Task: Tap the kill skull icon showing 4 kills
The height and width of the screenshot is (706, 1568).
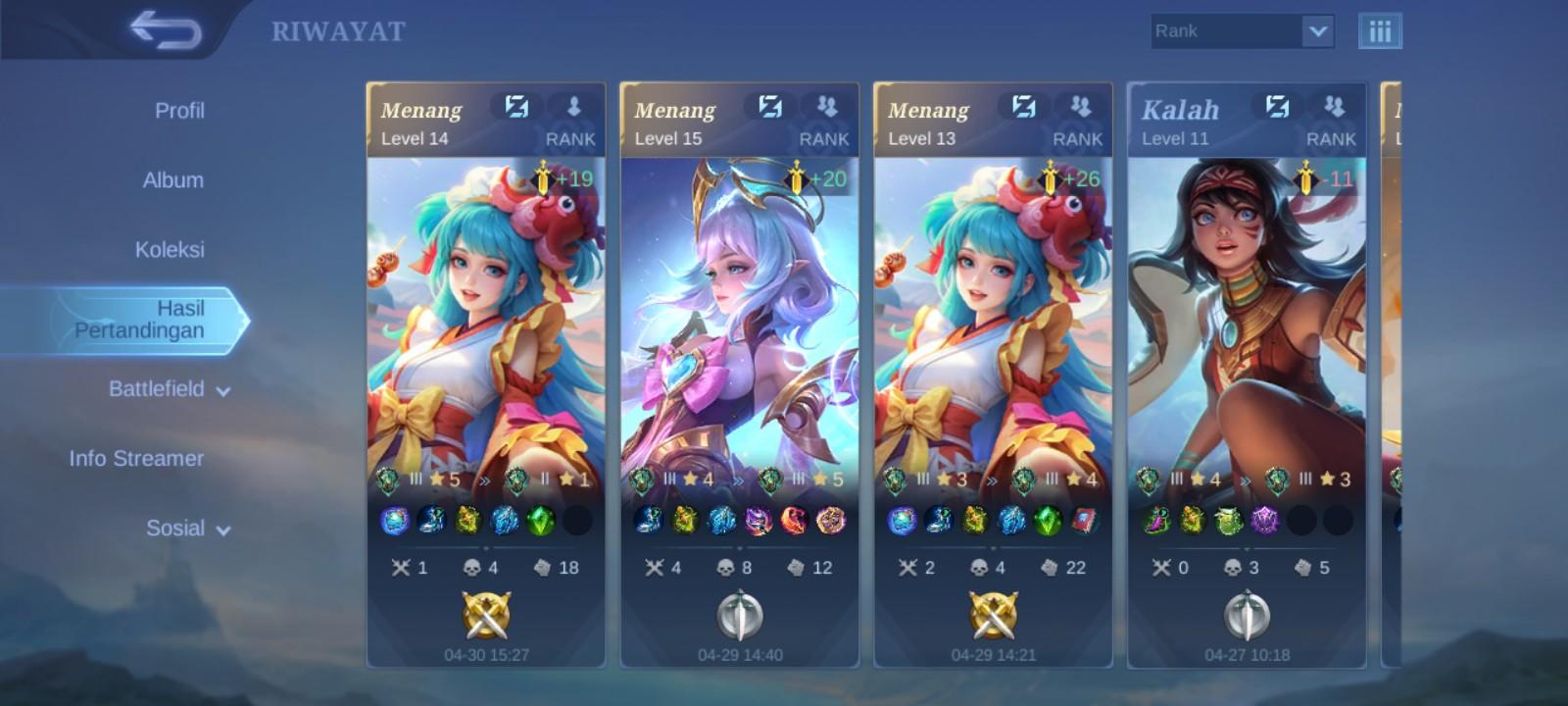Action: click(x=471, y=566)
